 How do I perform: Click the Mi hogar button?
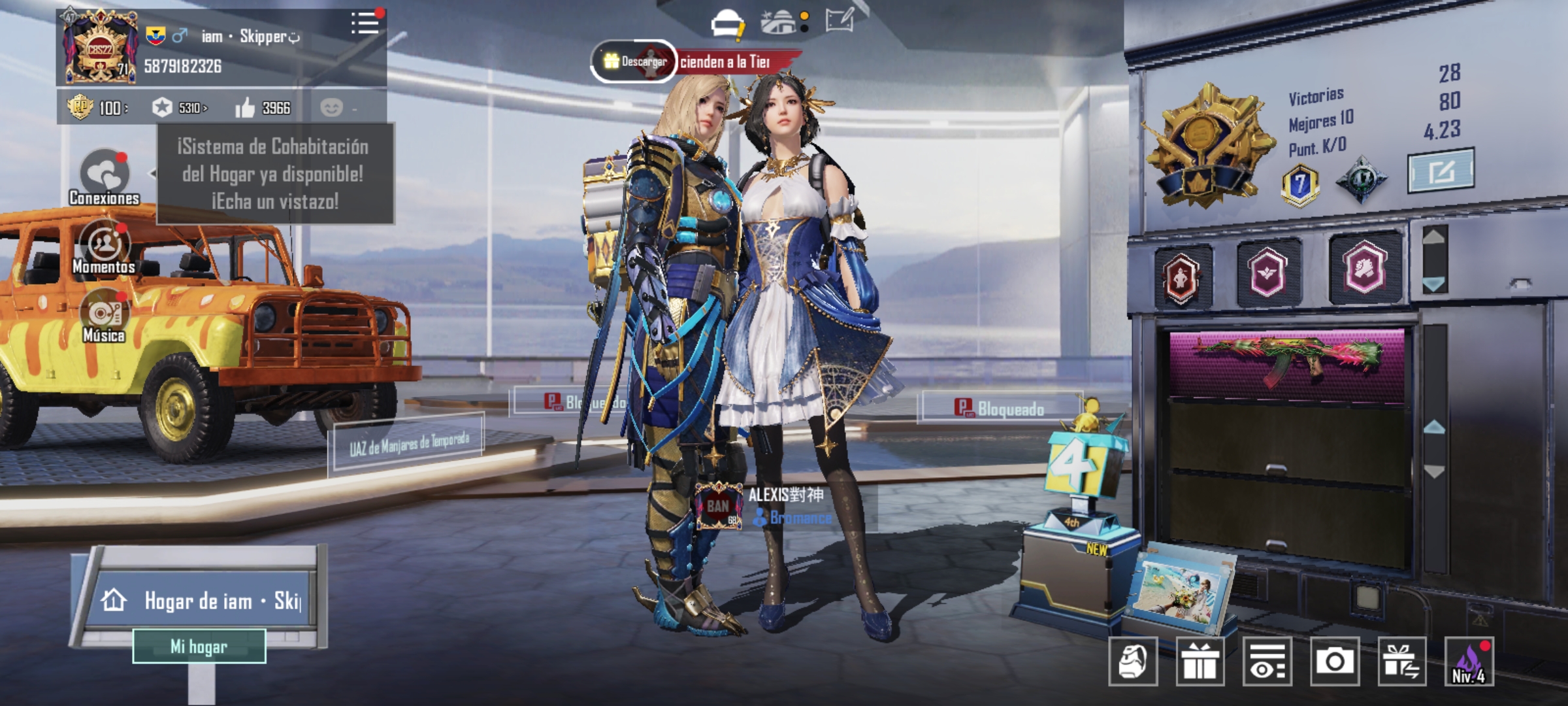pyautogui.click(x=199, y=647)
